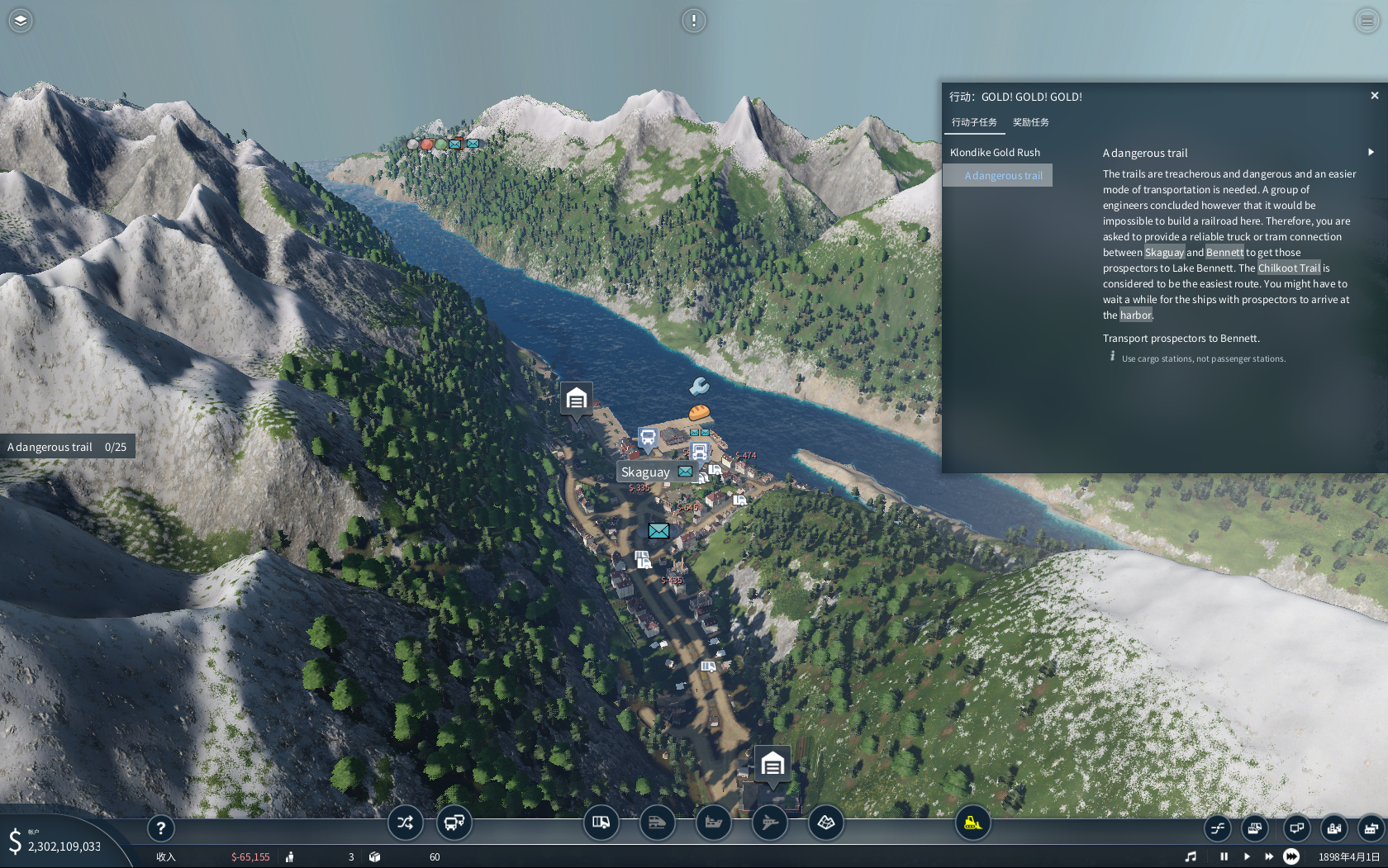The height and width of the screenshot is (868, 1388).
Task: Activate the yellow bulldozer tool
Action: [972, 823]
